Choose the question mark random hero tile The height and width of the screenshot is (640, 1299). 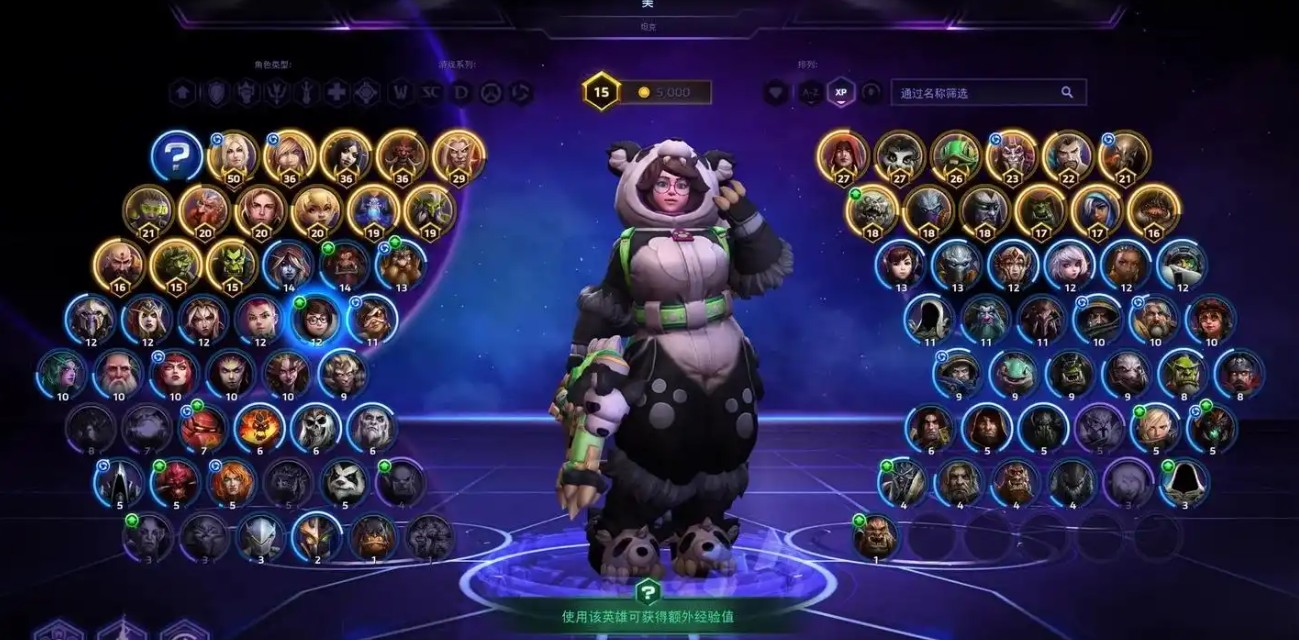pos(177,157)
